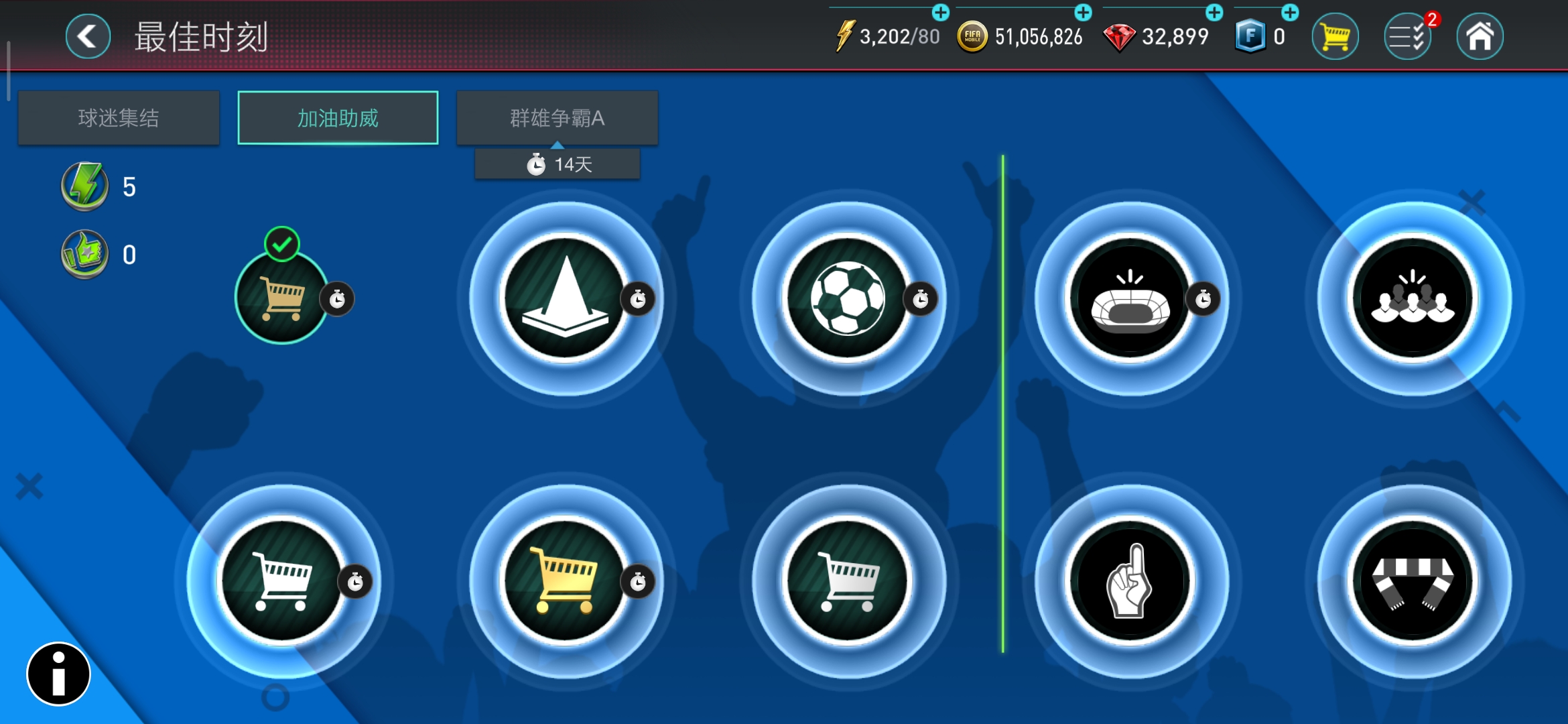Image resolution: width=1568 pixels, height=724 pixels.
Task: Open the completed cart node with checkmark
Action: (282, 298)
